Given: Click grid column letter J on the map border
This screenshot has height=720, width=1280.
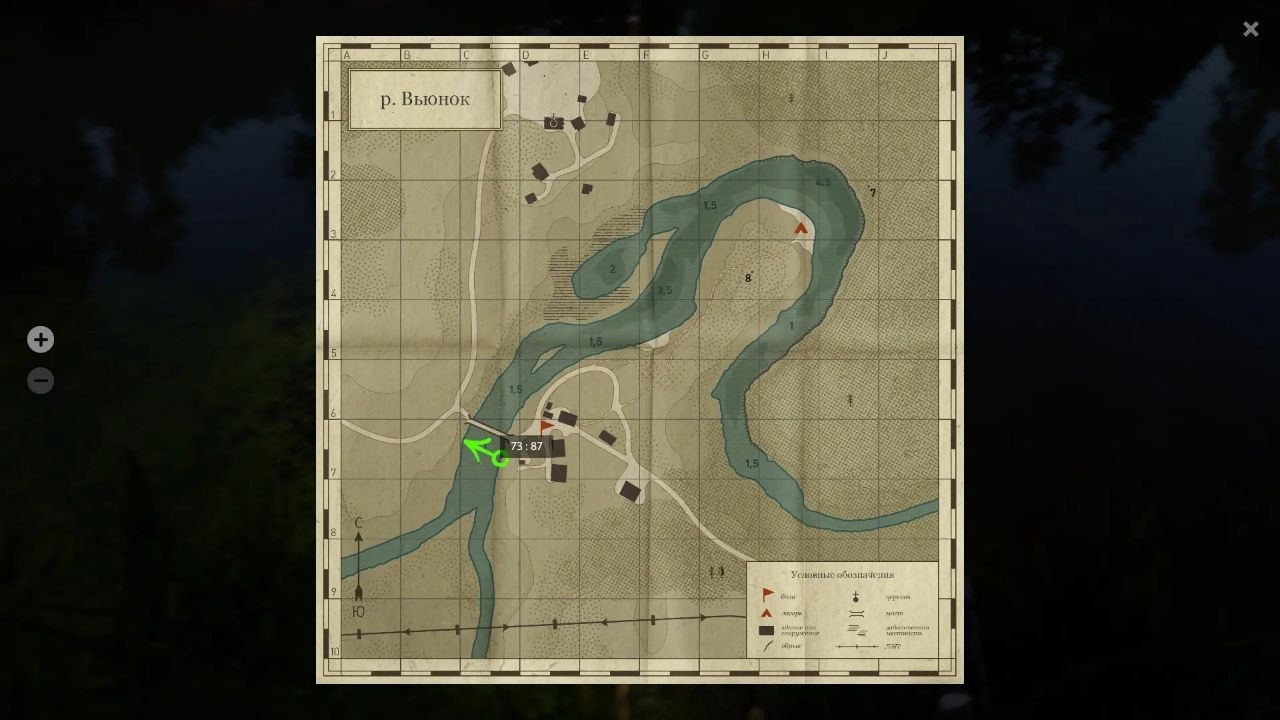Looking at the screenshot, I should 884,55.
